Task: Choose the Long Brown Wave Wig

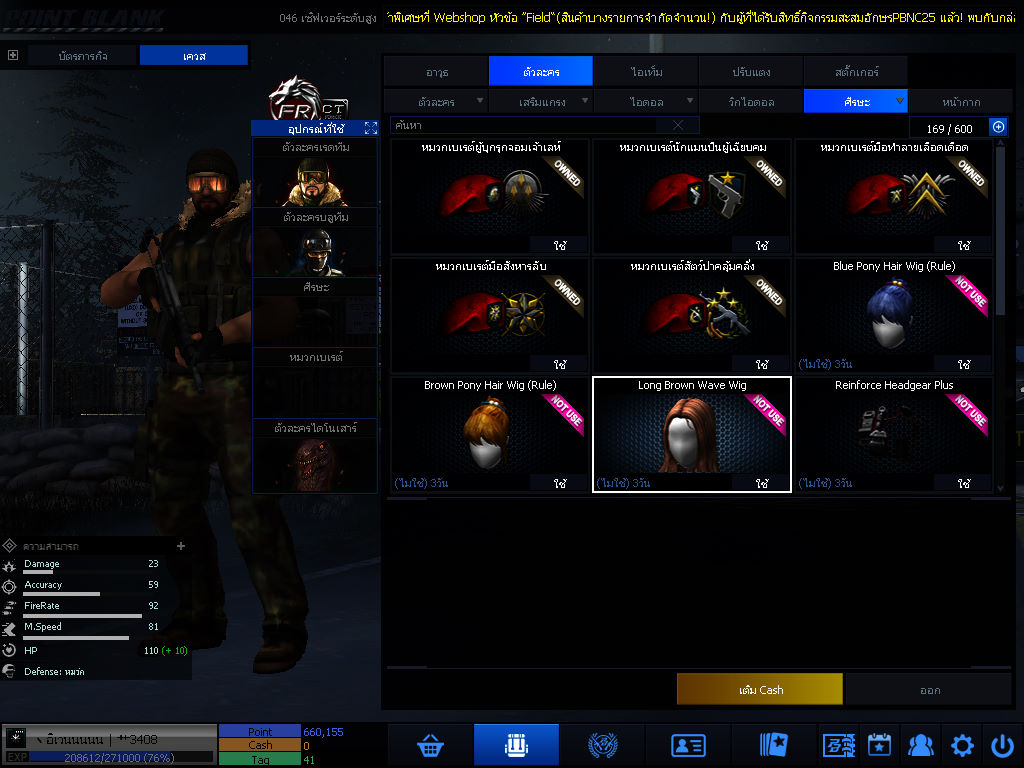Action: (x=692, y=434)
